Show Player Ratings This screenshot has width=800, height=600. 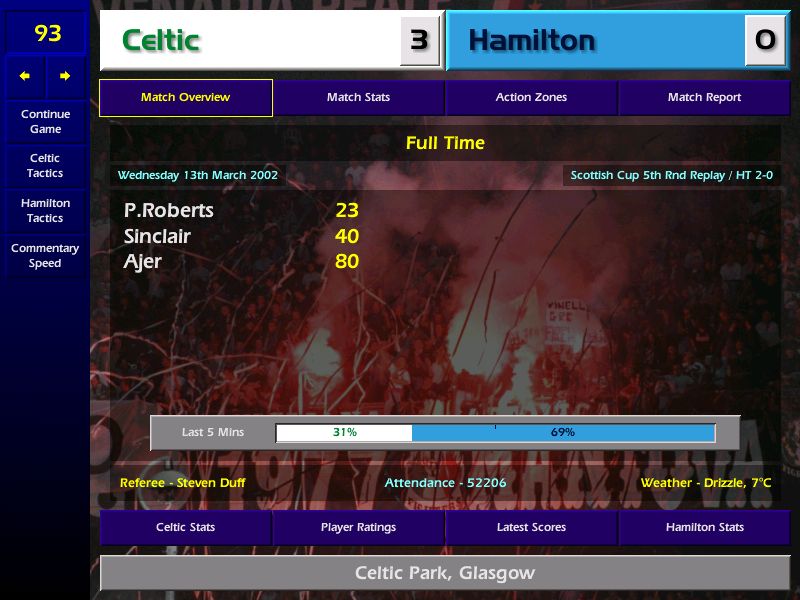358,527
